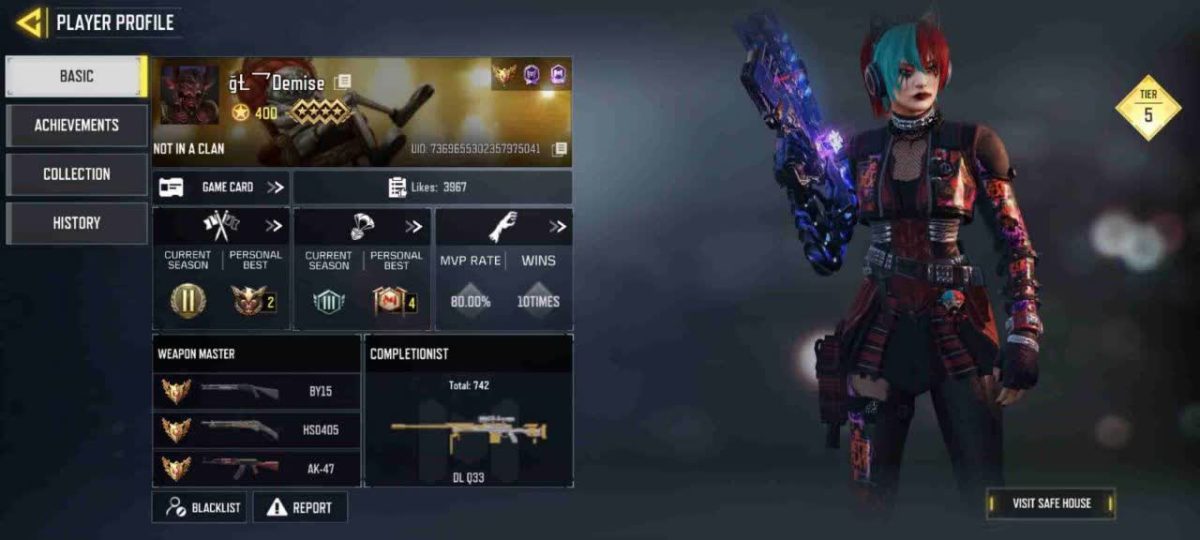Expand the multiplayer ranked stats panel
The width and height of the screenshot is (1200, 540).
(x=273, y=226)
